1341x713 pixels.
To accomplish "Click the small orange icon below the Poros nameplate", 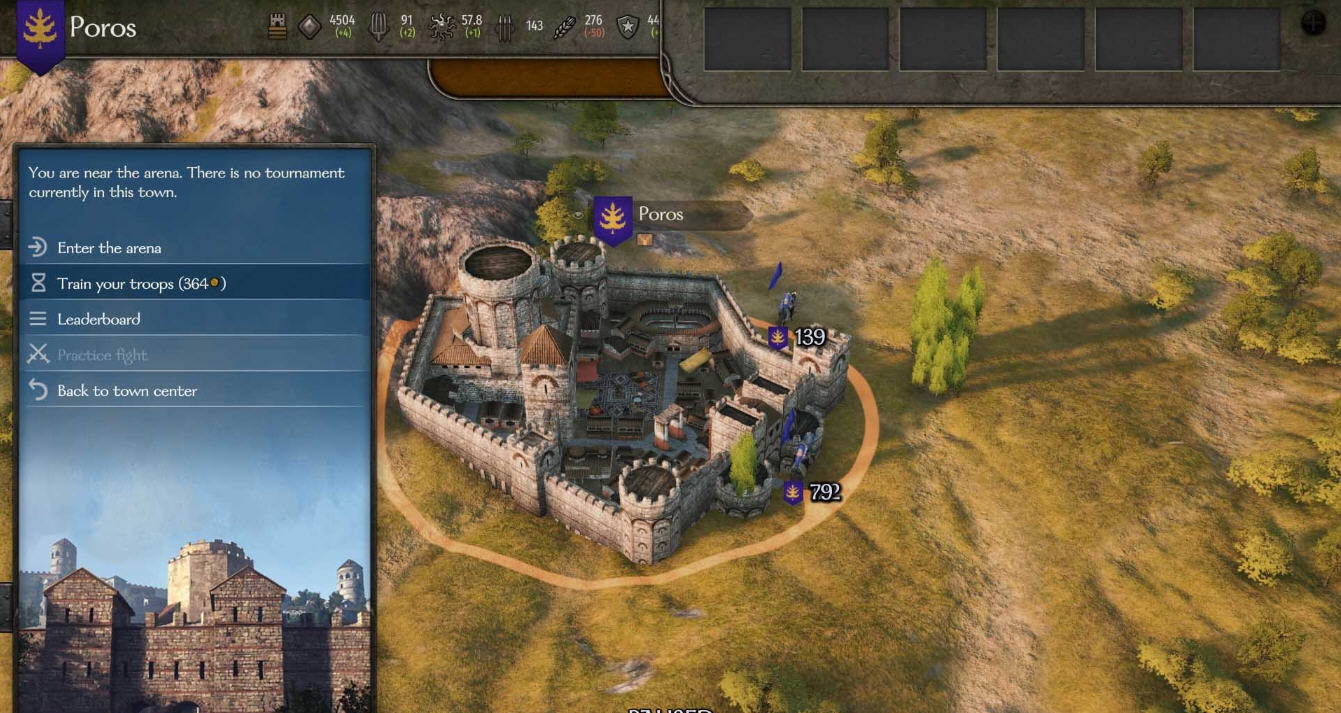I will point(644,240).
